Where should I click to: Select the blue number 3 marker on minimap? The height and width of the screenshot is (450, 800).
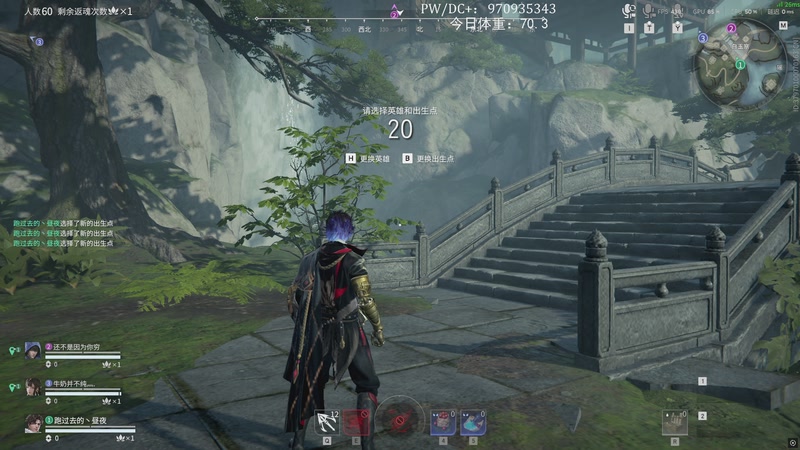click(x=703, y=37)
